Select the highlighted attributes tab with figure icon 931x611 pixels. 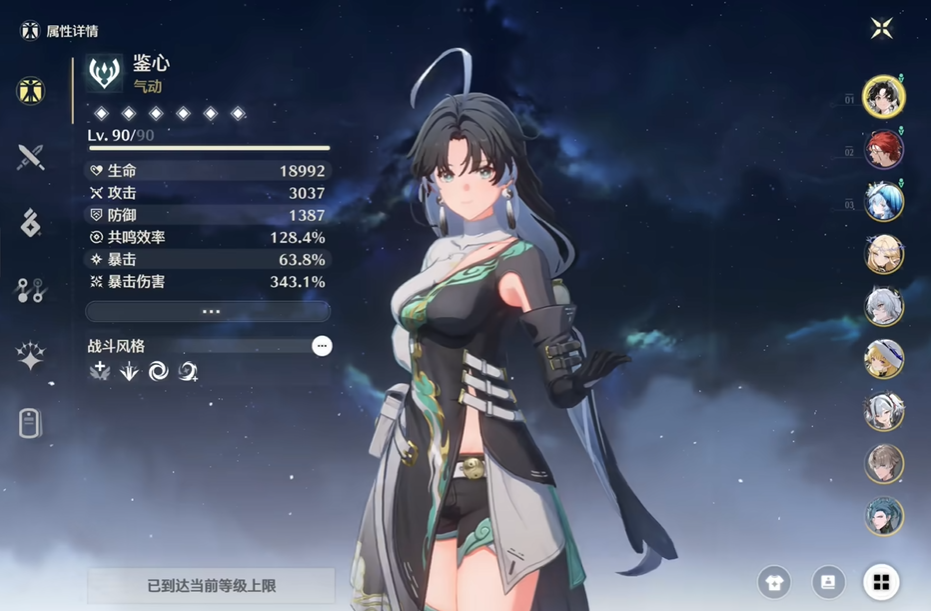pyautogui.click(x=31, y=91)
